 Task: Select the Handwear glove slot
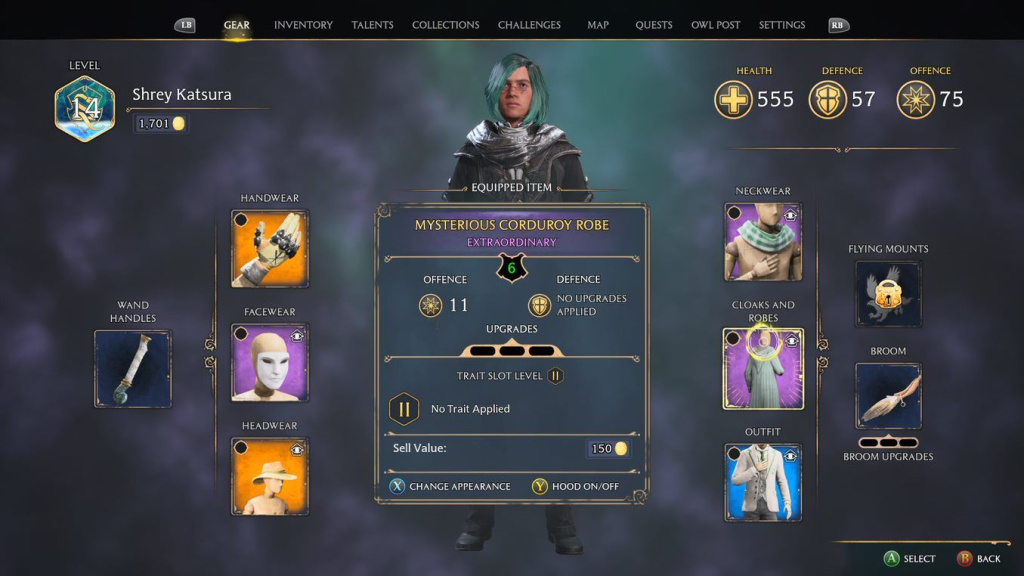(x=270, y=248)
